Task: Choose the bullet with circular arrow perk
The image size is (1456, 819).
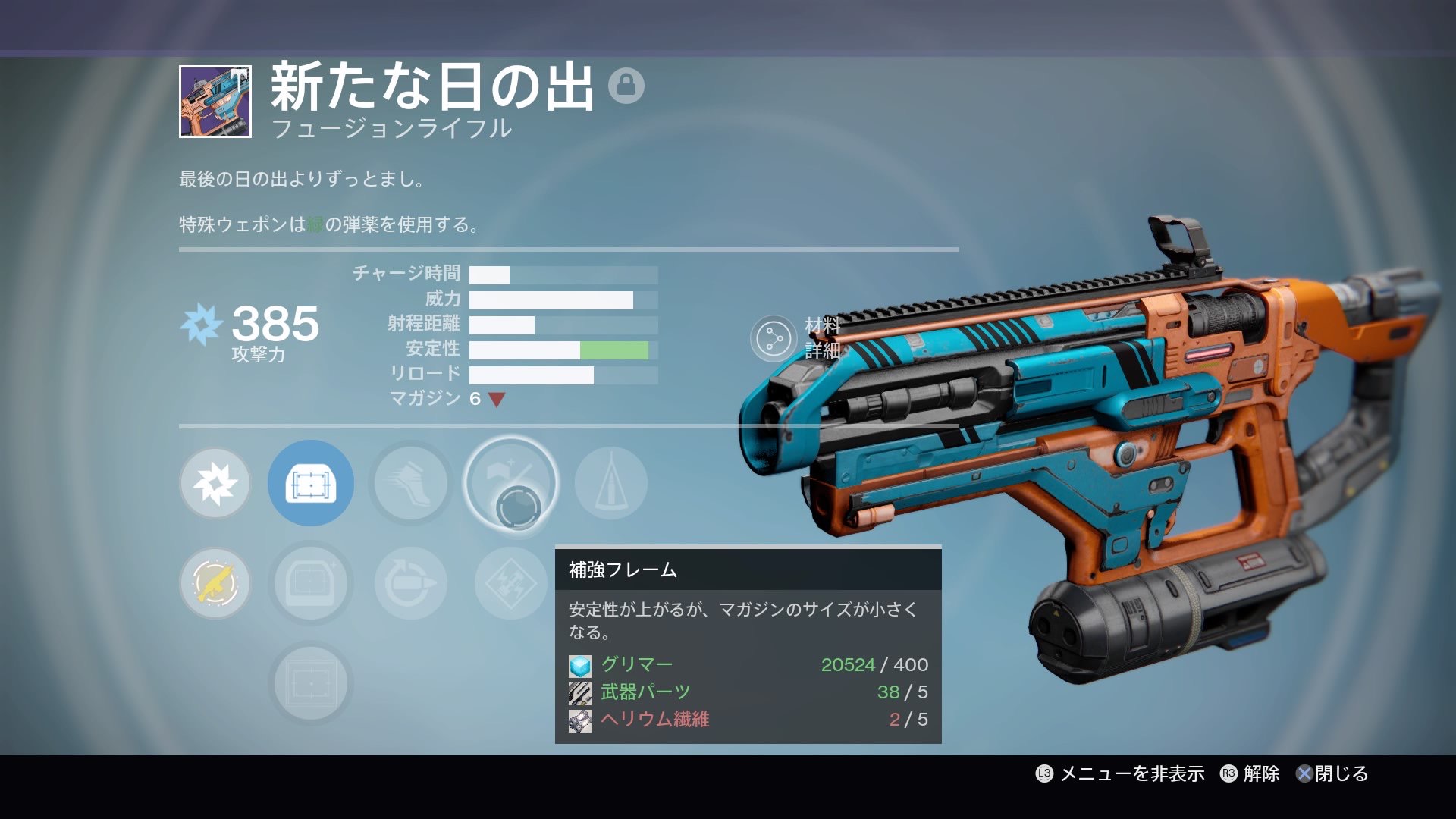Action: tap(410, 583)
